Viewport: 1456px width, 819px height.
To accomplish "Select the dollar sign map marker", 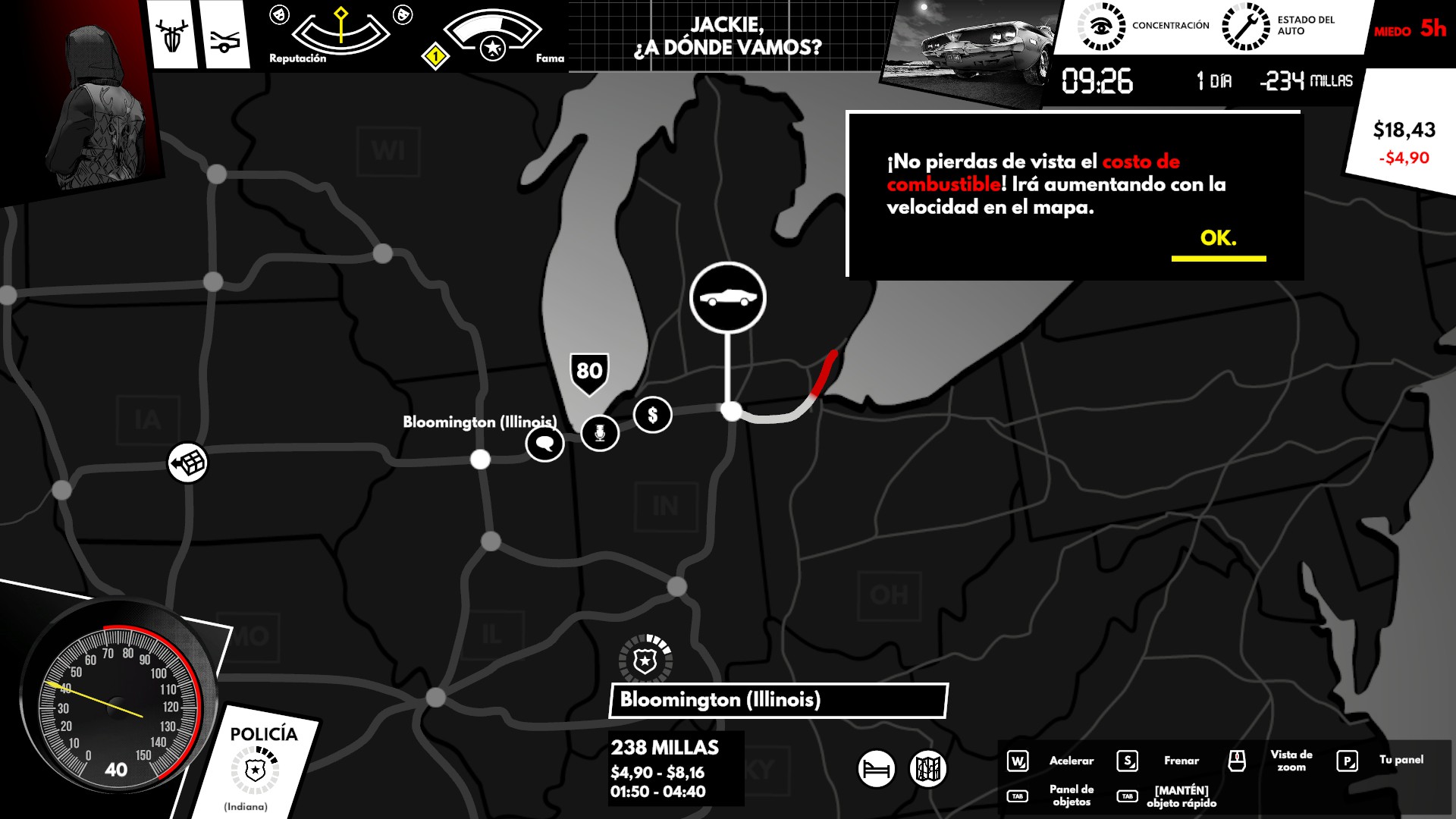I will (x=653, y=415).
